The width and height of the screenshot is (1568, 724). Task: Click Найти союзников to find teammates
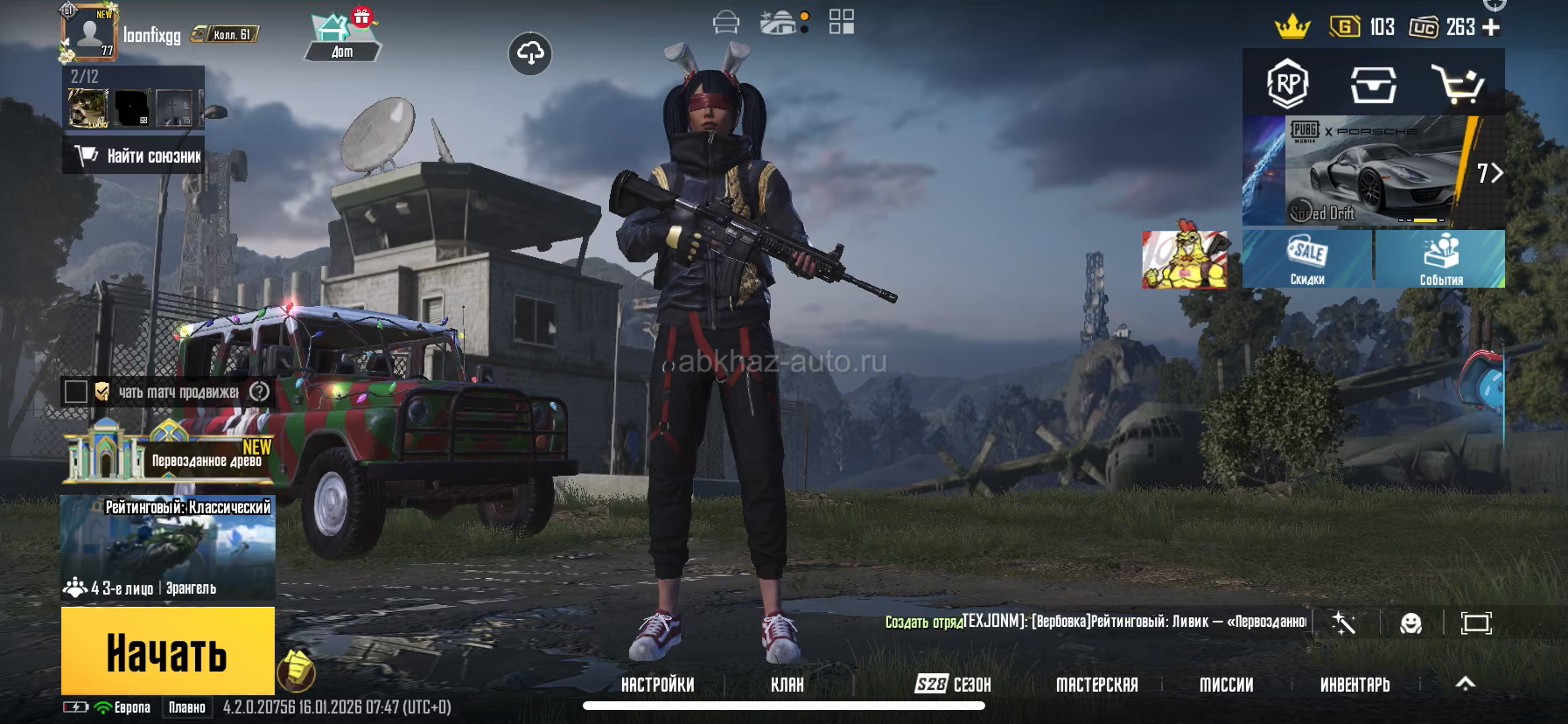[x=134, y=156]
